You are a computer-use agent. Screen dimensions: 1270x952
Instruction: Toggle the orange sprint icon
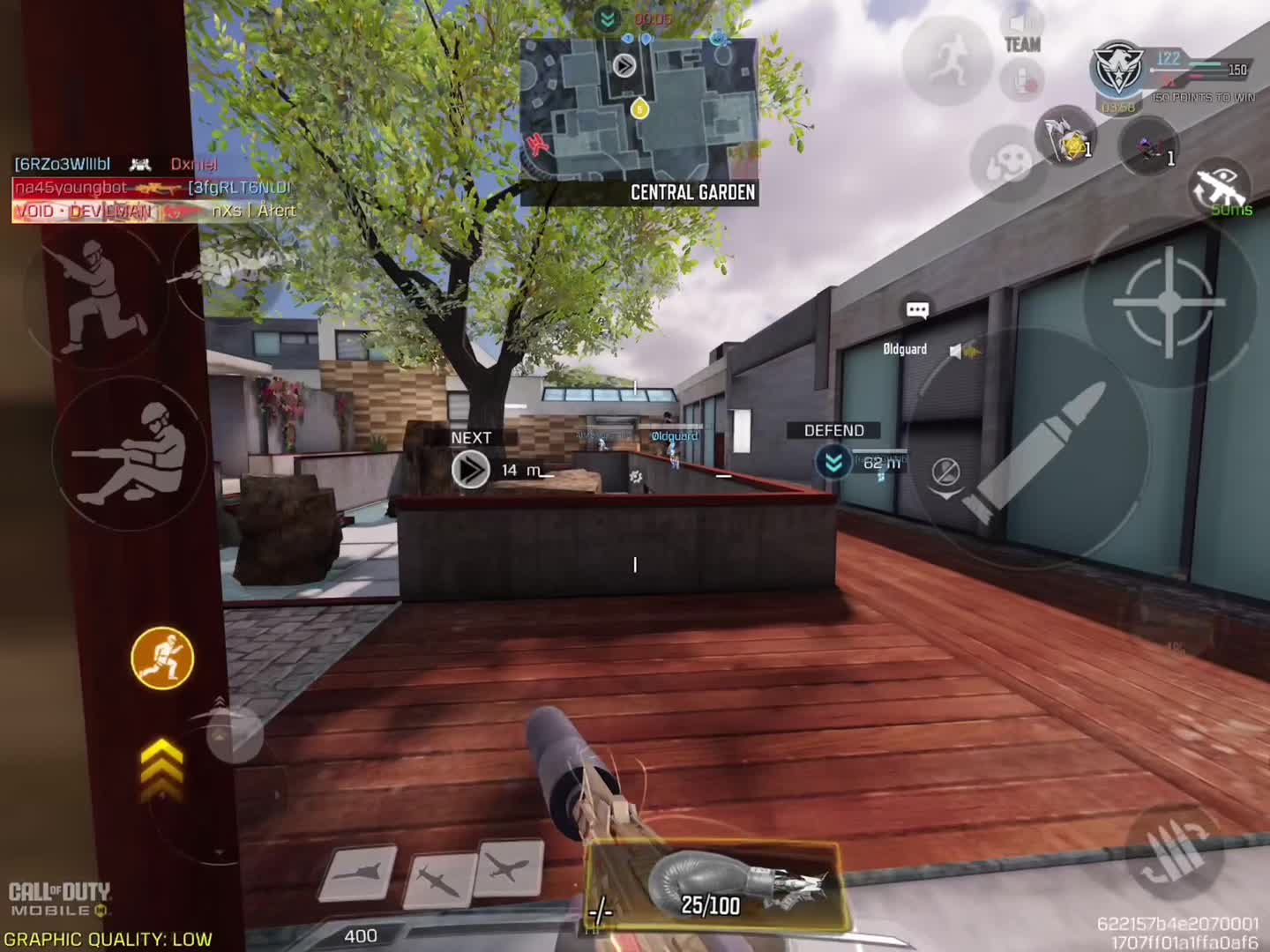point(162,658)
